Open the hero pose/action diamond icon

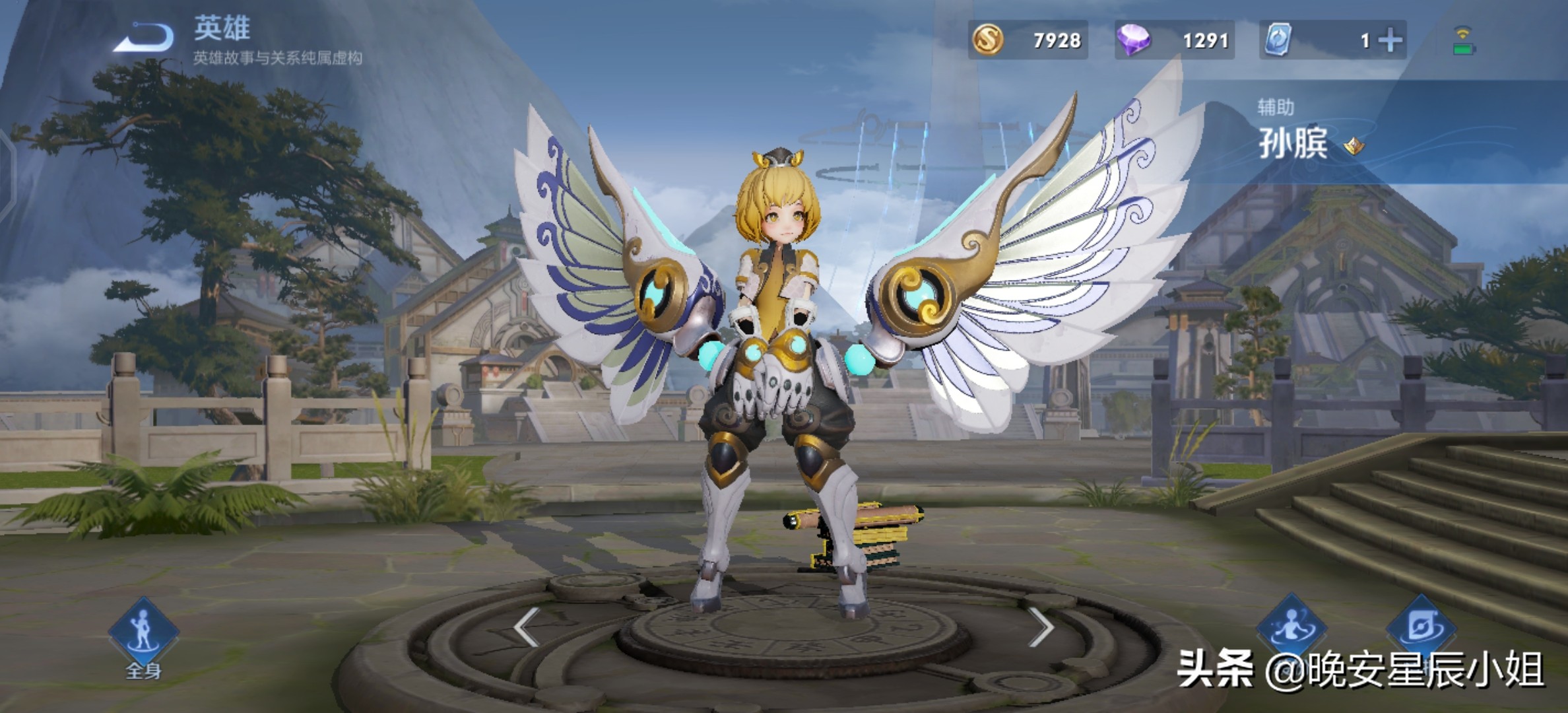(x=1291, y=627)
